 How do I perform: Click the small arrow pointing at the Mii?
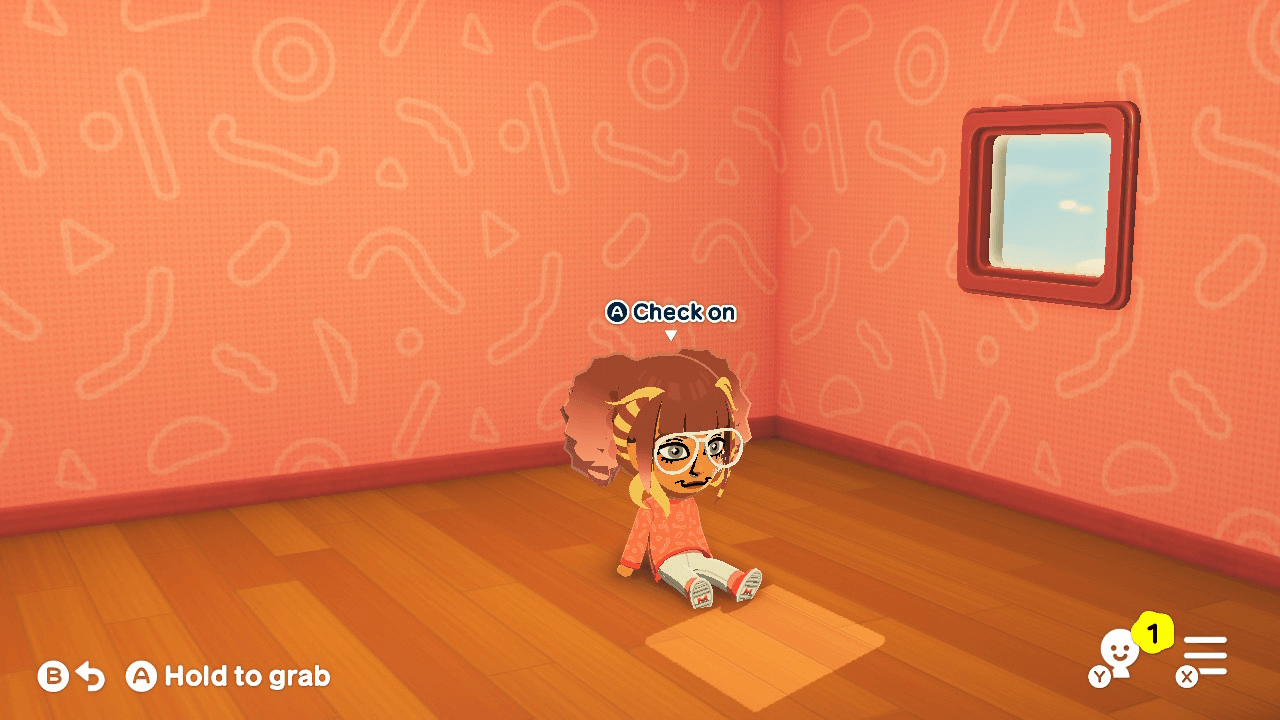669,335
